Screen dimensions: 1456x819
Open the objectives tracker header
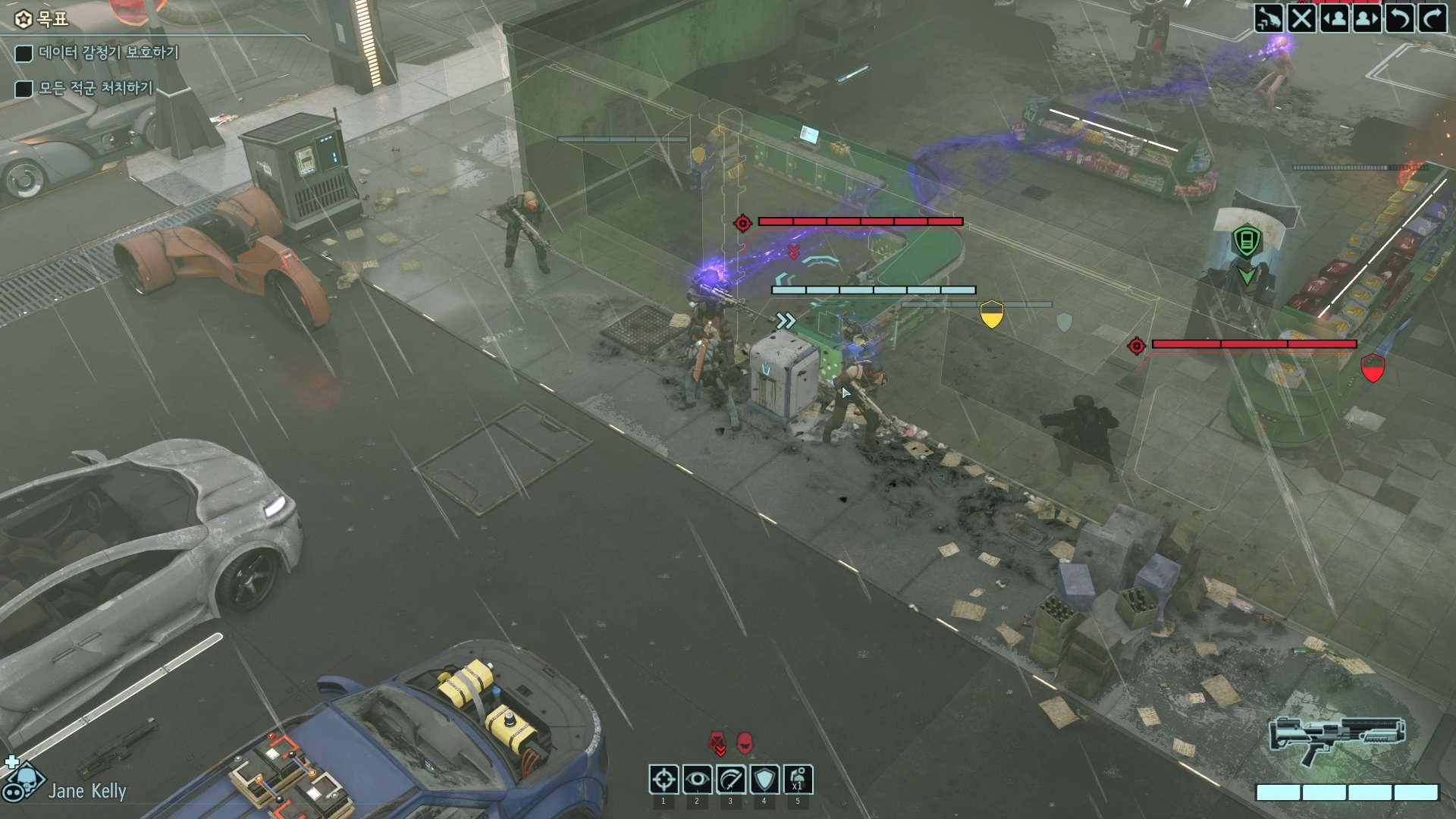pyautogui.click(x=44, y=19)
